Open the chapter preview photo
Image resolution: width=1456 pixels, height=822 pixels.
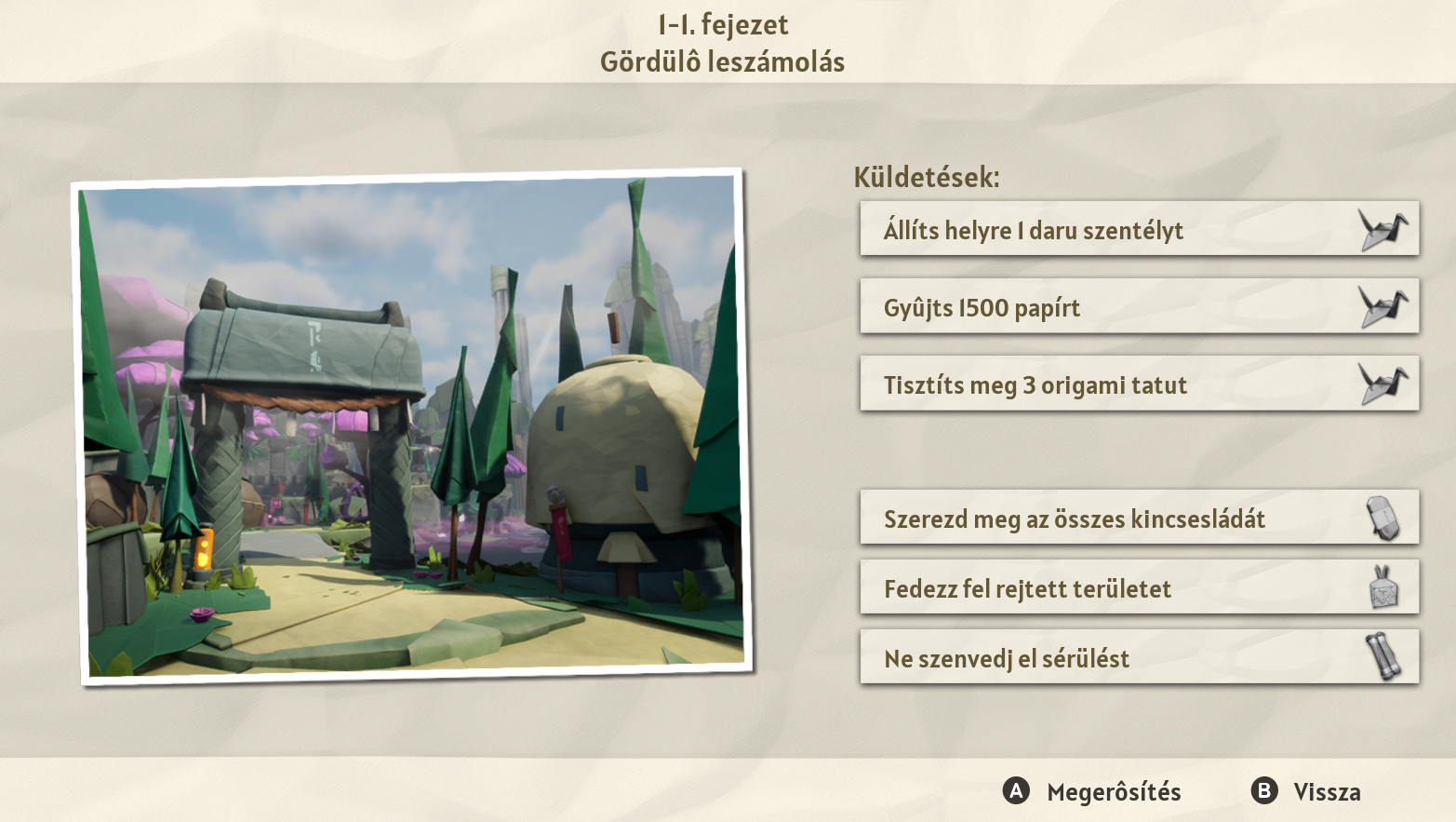coord(412,426)
